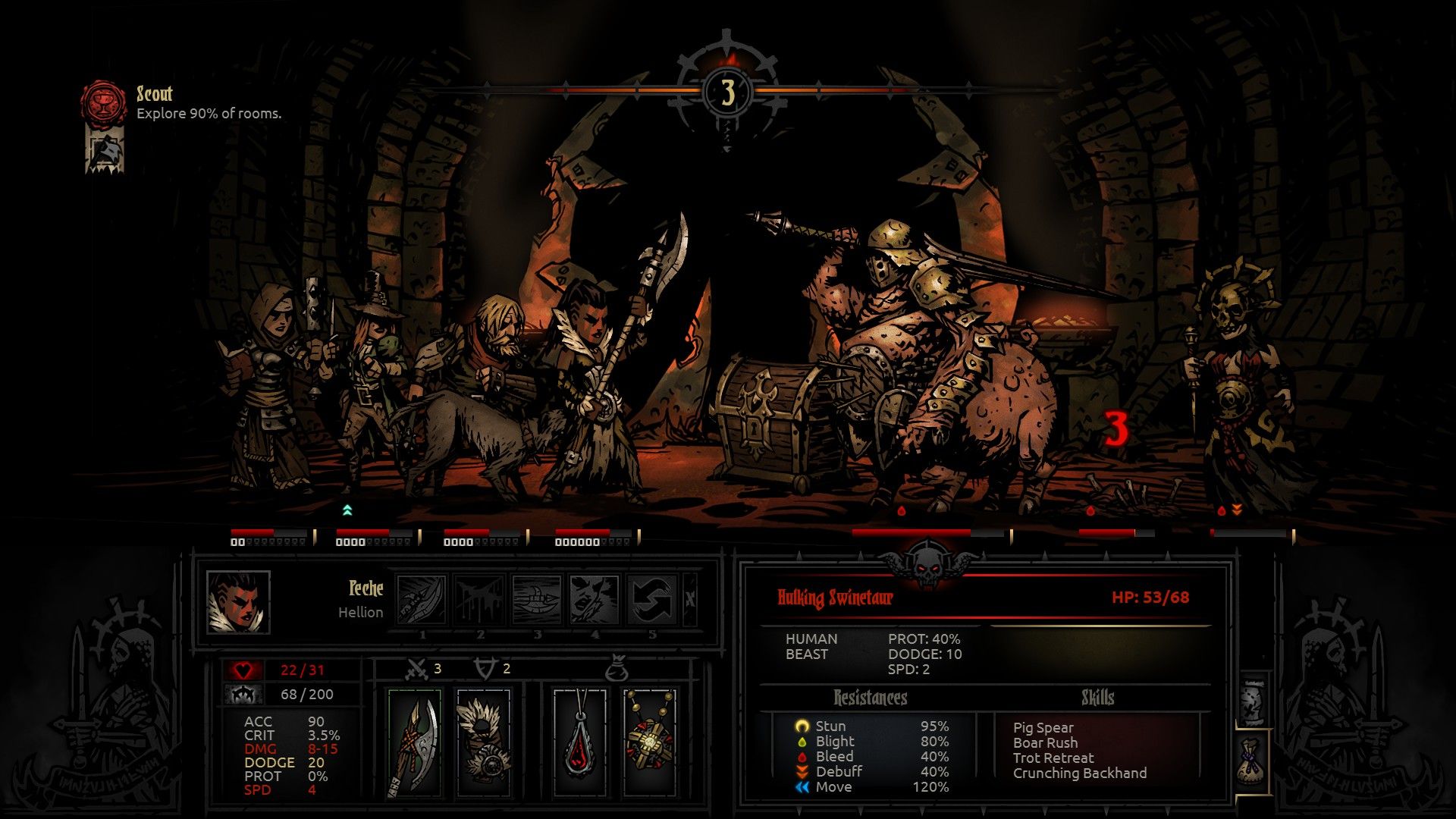Viewport: 1456px width, 819px height.
Task: Select the red teardrop pendant trinket
Action: (x=580, y=742)
